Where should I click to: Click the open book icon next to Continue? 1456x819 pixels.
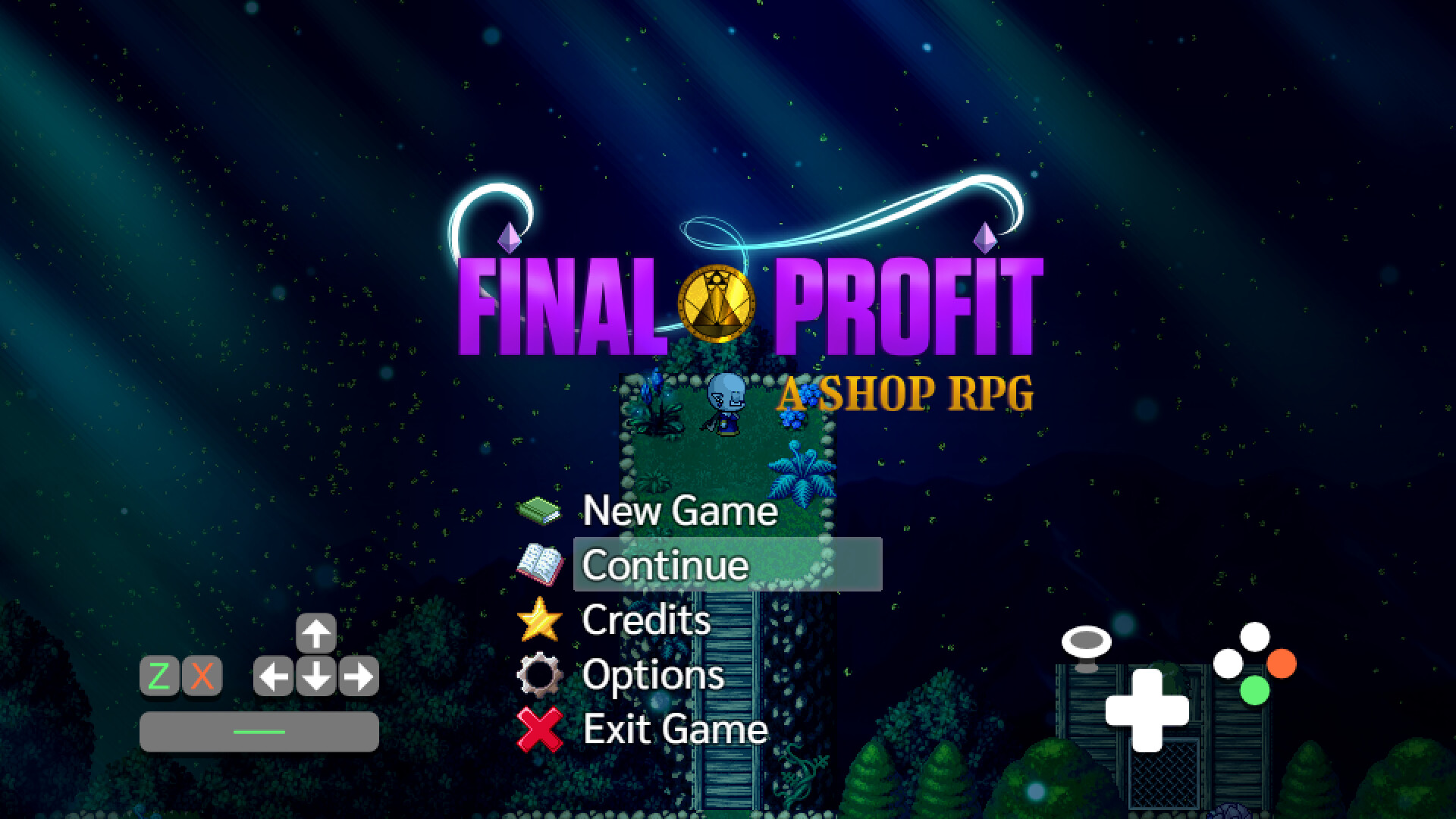[x=540, y=566]
